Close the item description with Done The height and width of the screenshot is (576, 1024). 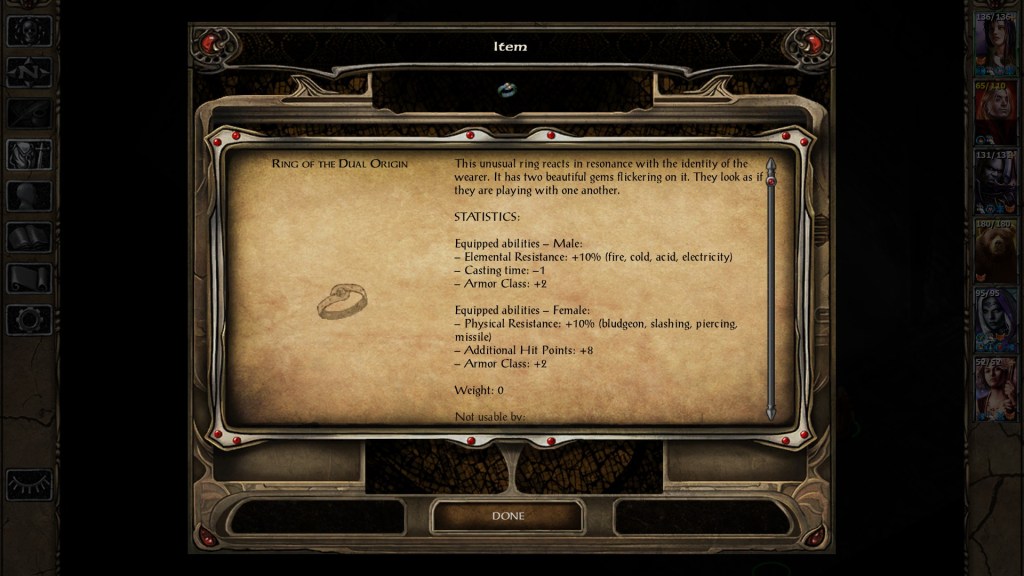click(x=507, y=516)
